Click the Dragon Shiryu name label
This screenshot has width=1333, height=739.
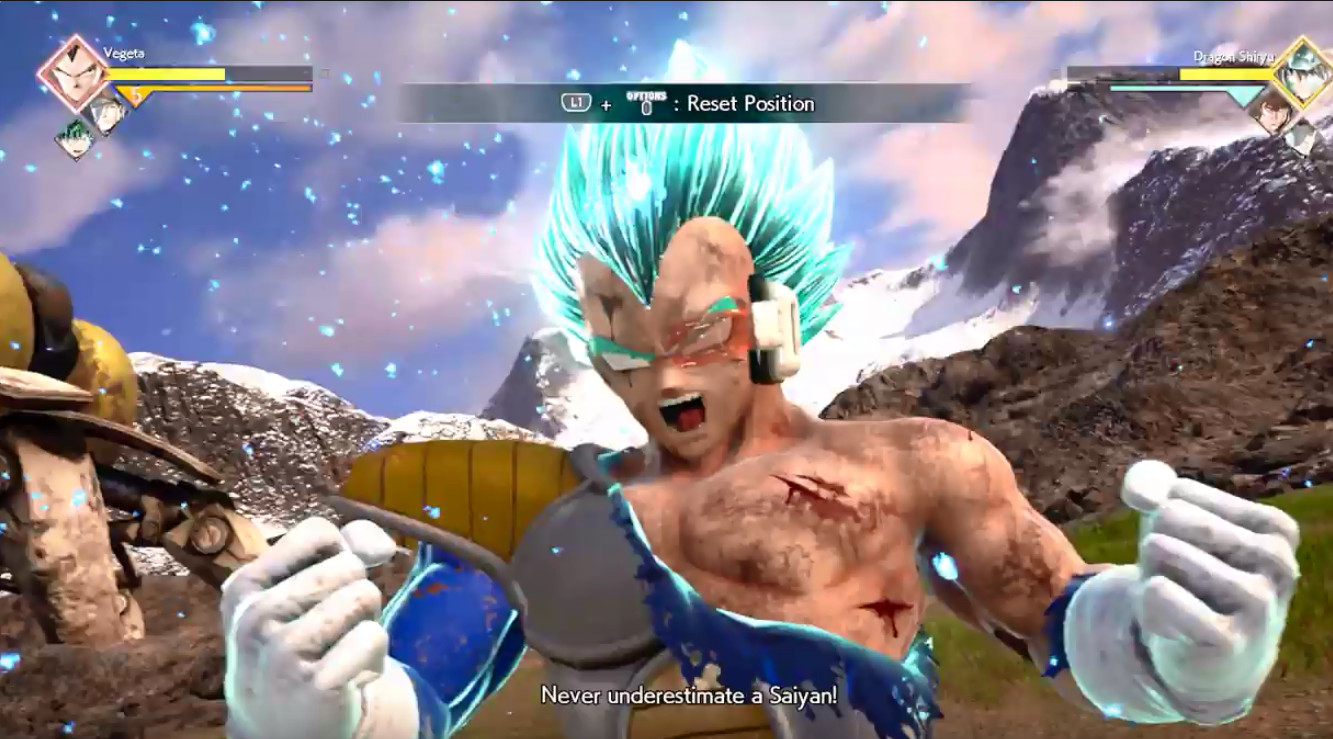pyautogui.click(x=1233, y=56)
